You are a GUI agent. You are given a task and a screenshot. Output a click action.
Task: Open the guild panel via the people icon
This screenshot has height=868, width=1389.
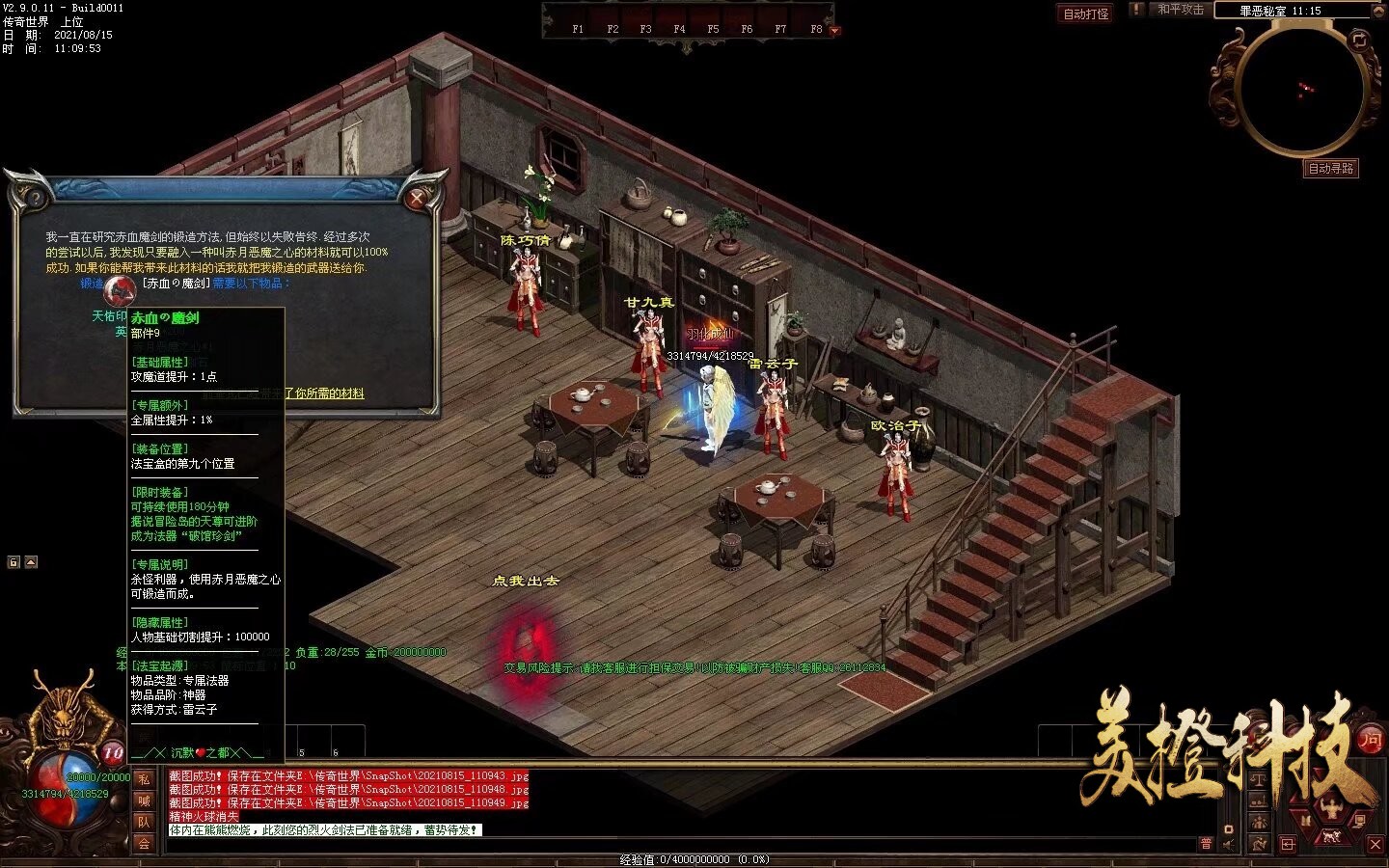point(1259,822)
